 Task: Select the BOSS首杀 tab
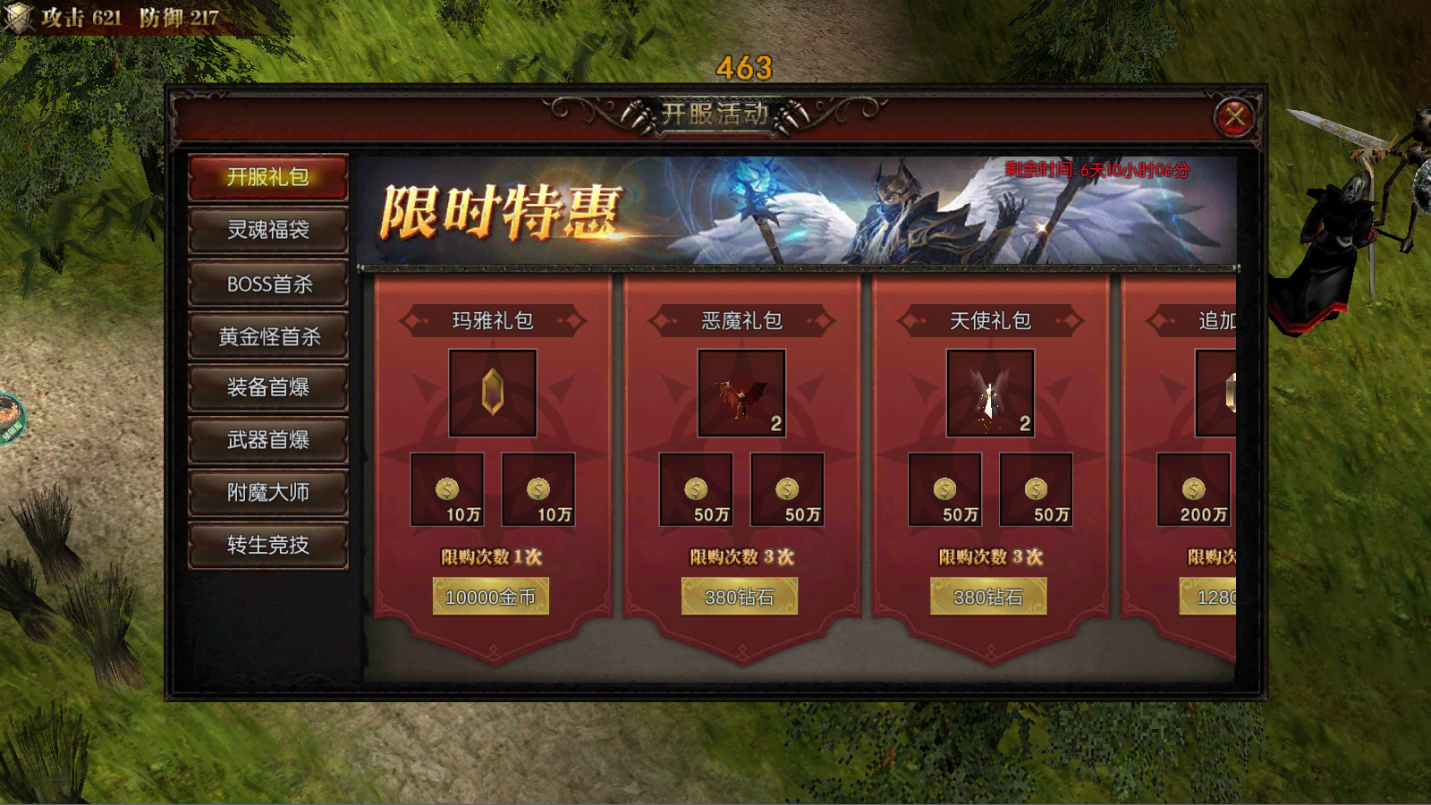click(268, 284)
